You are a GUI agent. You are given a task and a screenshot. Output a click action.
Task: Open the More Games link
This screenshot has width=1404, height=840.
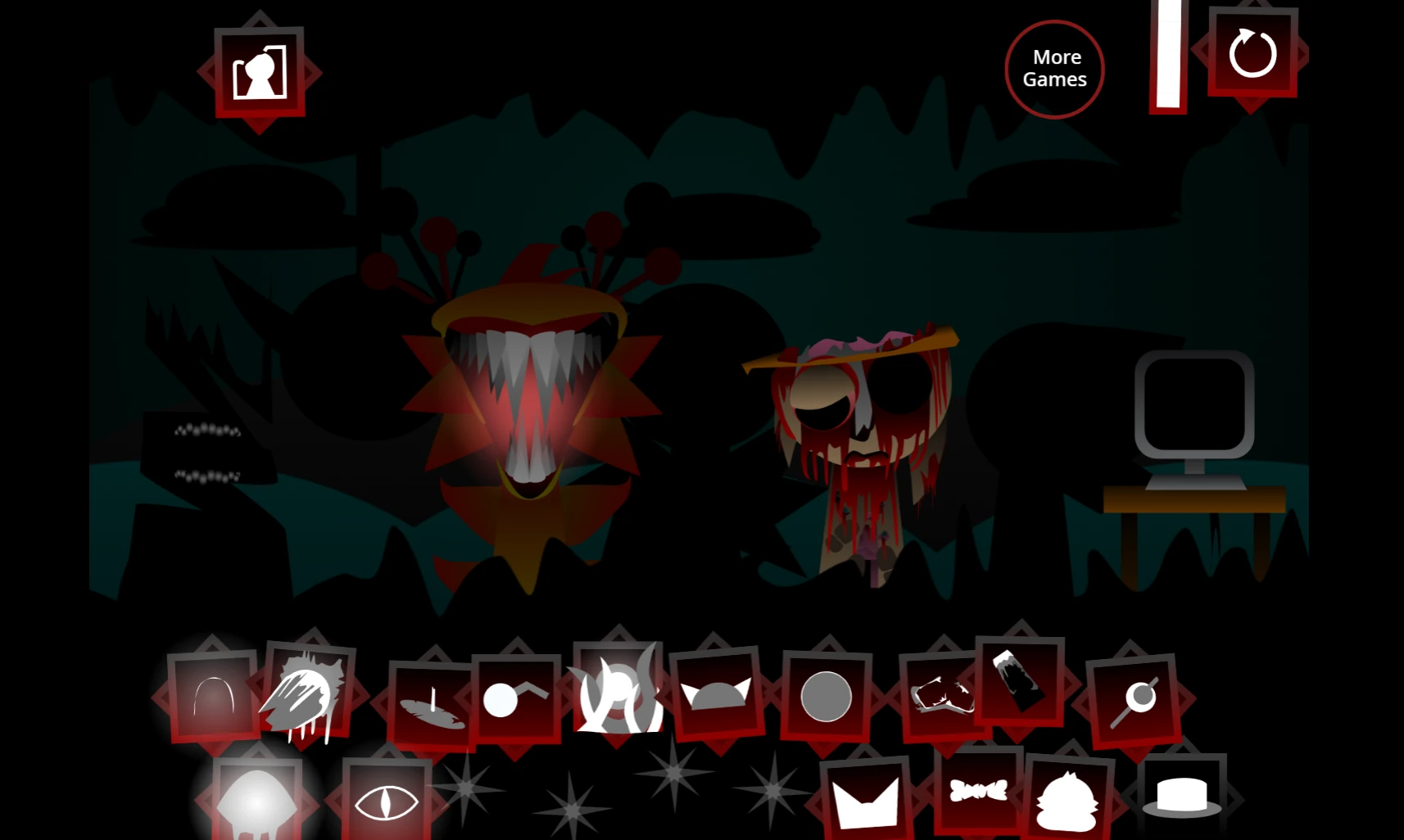click(x=1054, y=69)
